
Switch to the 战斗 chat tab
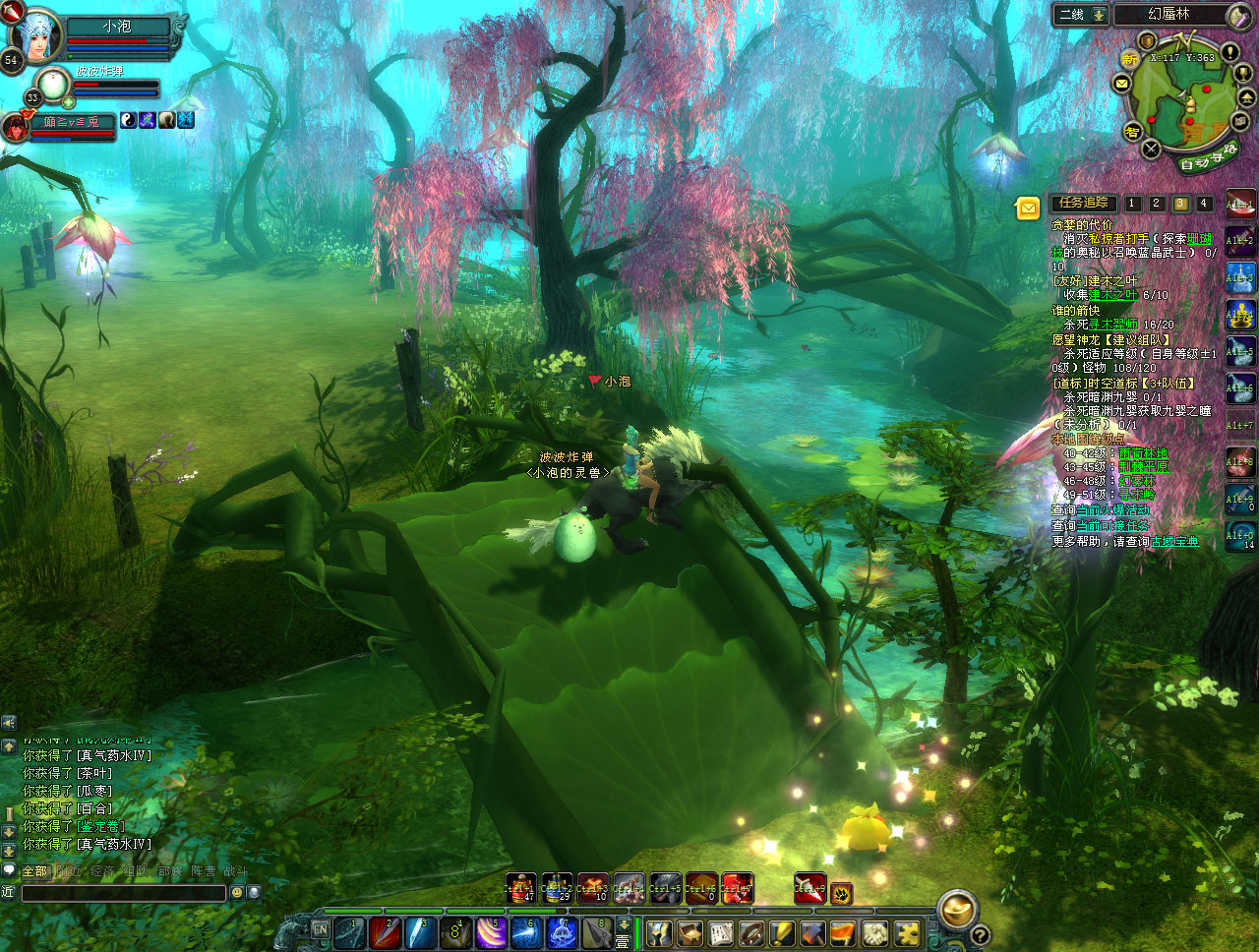point(235,871)
